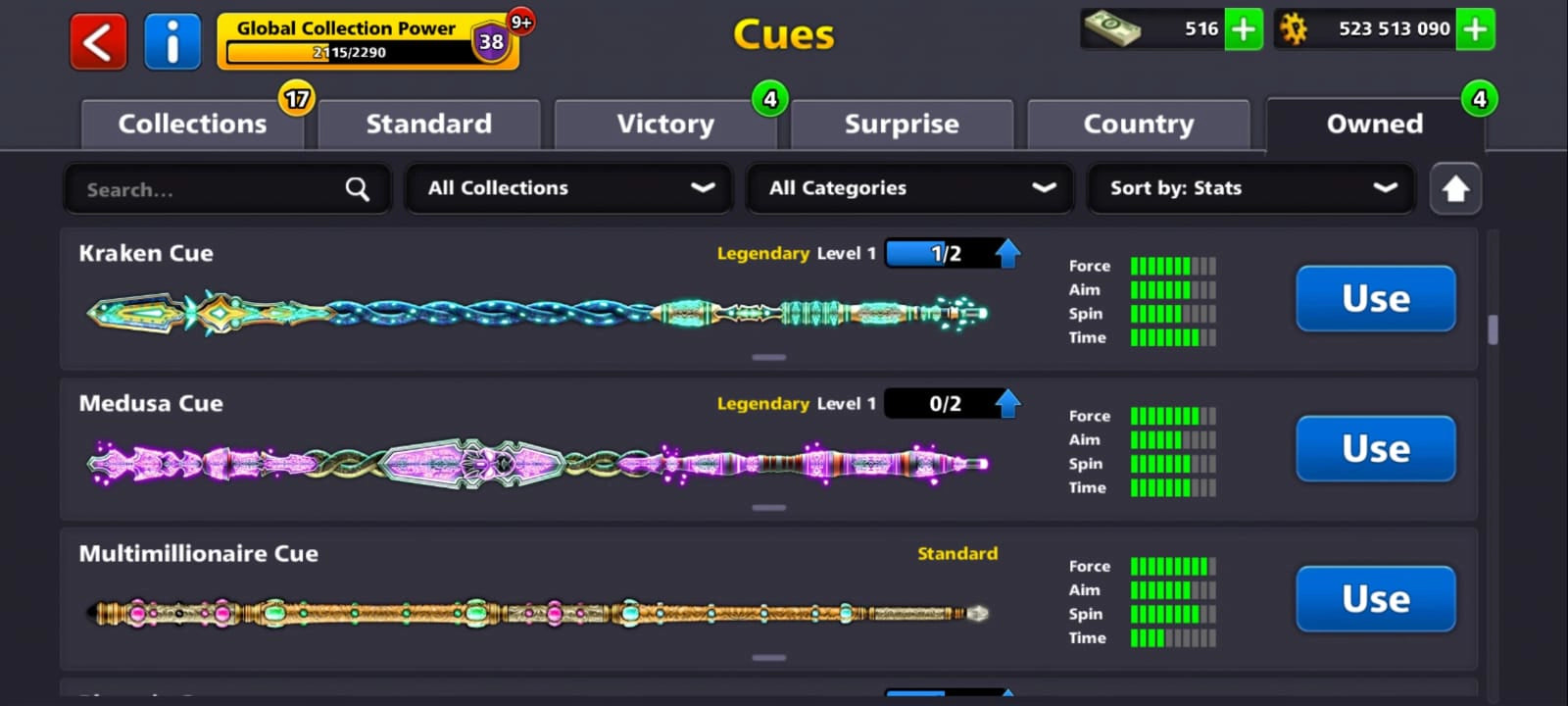Click the cash stack icon in the header

[x=1113, y=29]
